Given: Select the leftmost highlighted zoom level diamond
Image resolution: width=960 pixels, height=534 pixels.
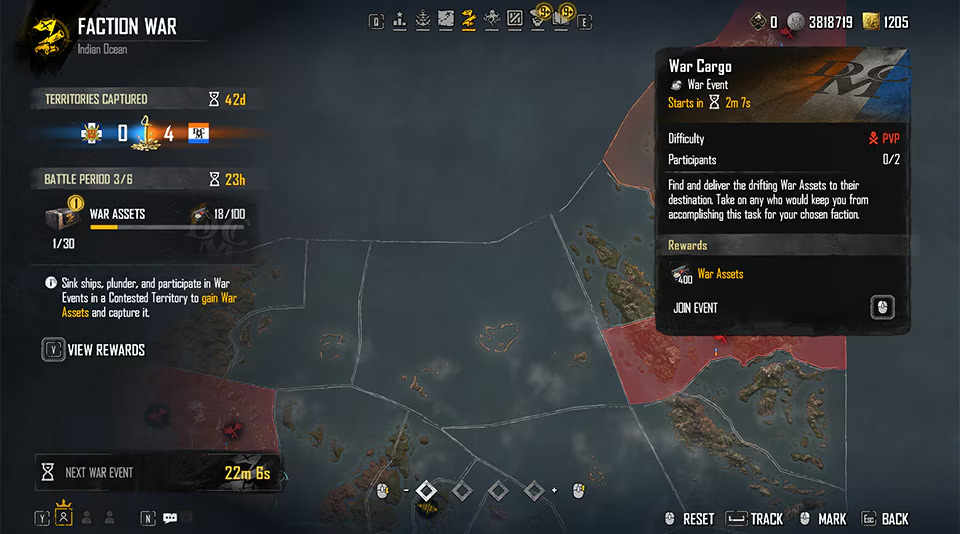Looking at the screenshot, I should (426, 490).
